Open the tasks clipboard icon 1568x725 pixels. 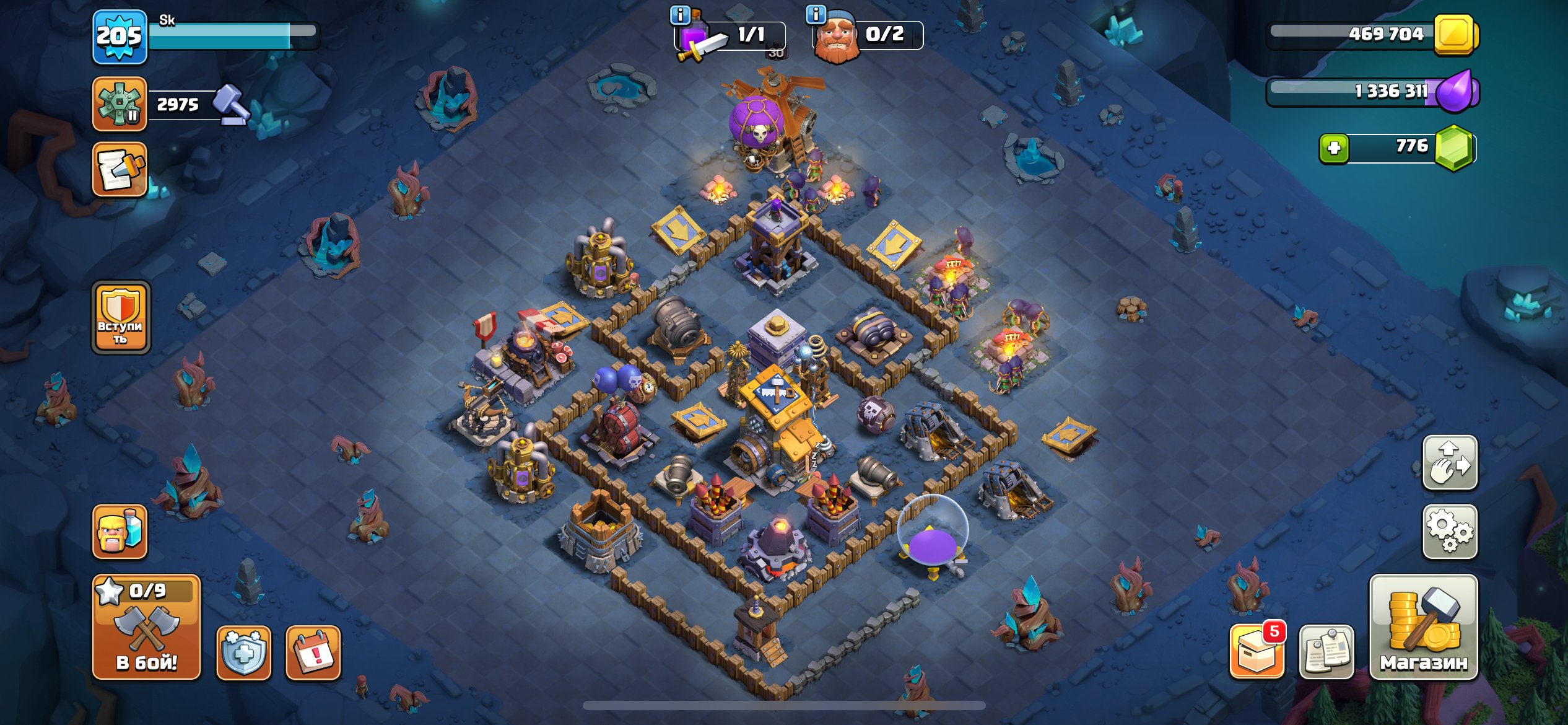pyautogui.click(x=120, y=169)
